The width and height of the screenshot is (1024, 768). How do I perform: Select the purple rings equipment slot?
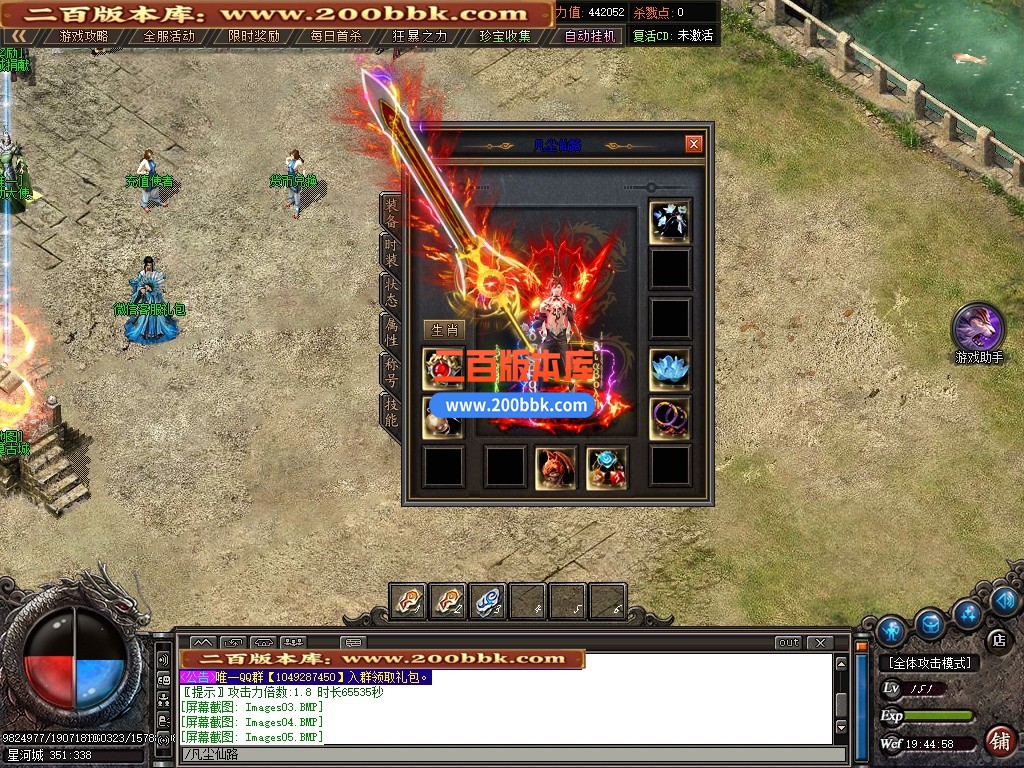coord(670,418)
